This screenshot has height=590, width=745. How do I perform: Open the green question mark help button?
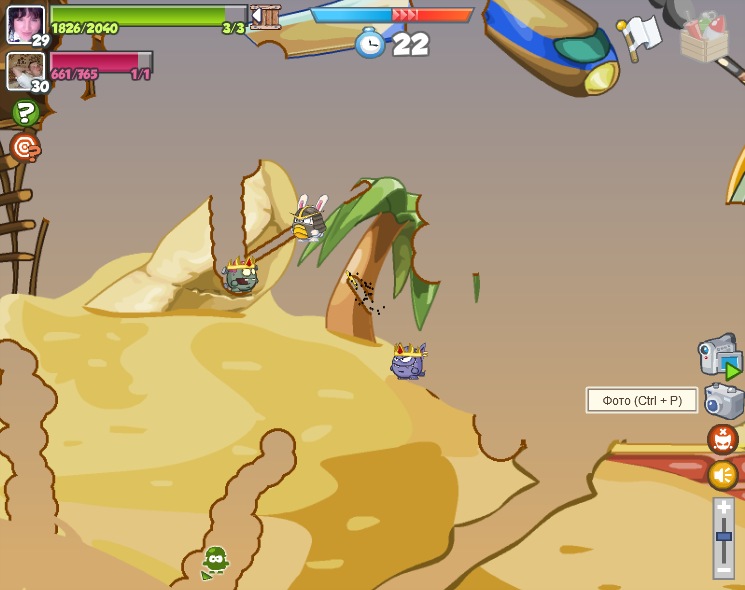click(26, 112)
